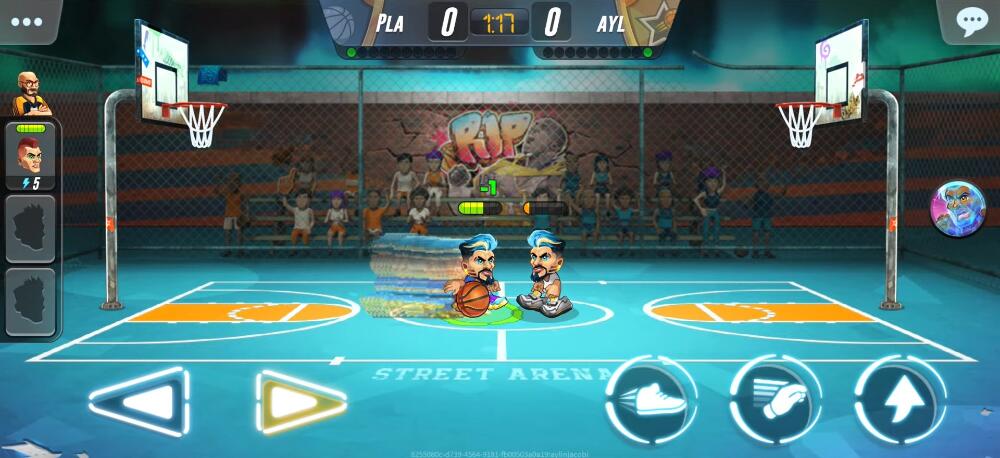Move right with the yellow arrow button
This screenshot has width=1000, height=458.
coord(301,402)
